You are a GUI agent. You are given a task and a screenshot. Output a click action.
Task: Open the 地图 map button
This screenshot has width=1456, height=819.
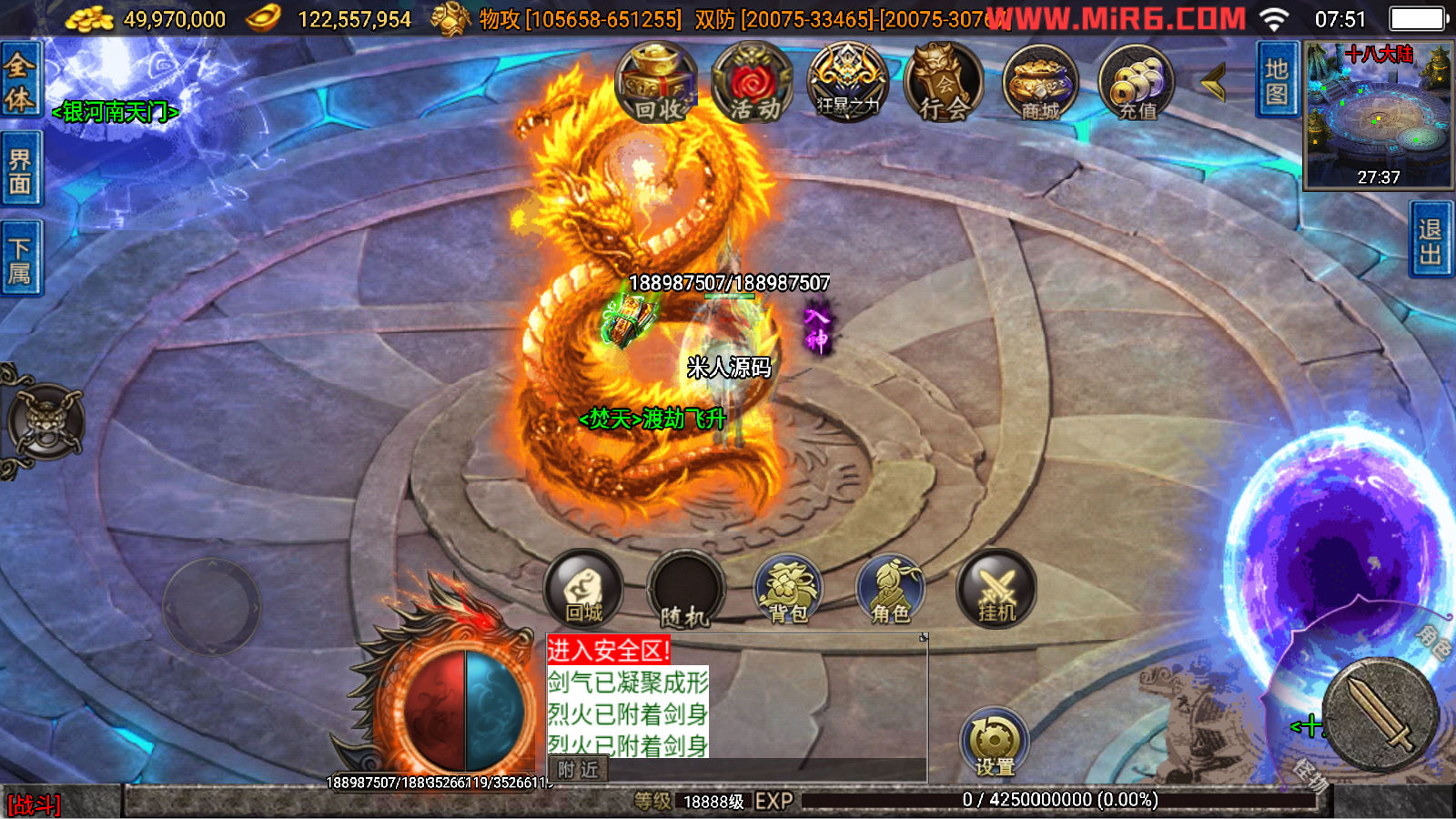click(x=1276, y=81)
